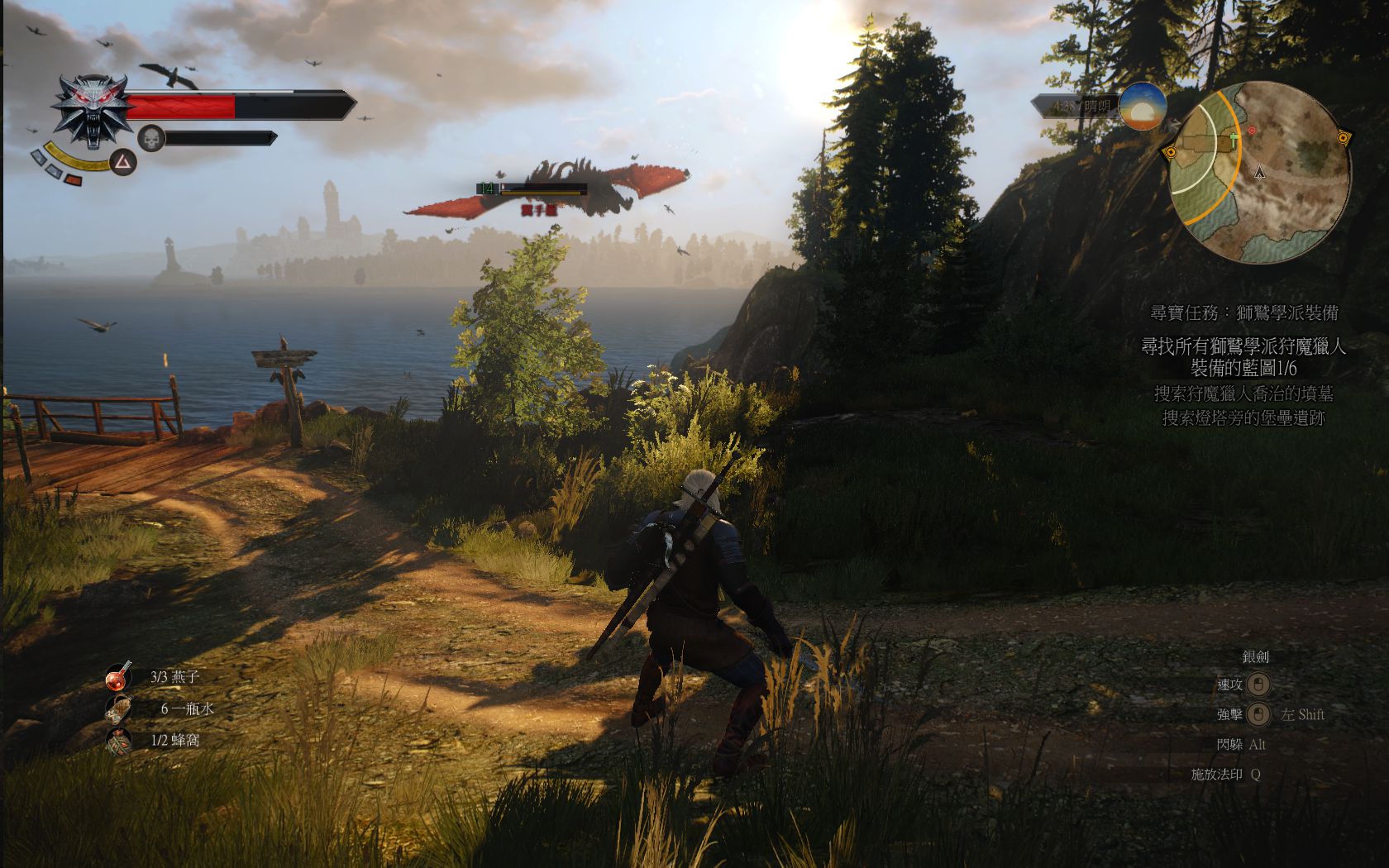
Task: Select the 搜索燈塔旁的堡壘遺跡 objective
Action: tap(1243, 418)
